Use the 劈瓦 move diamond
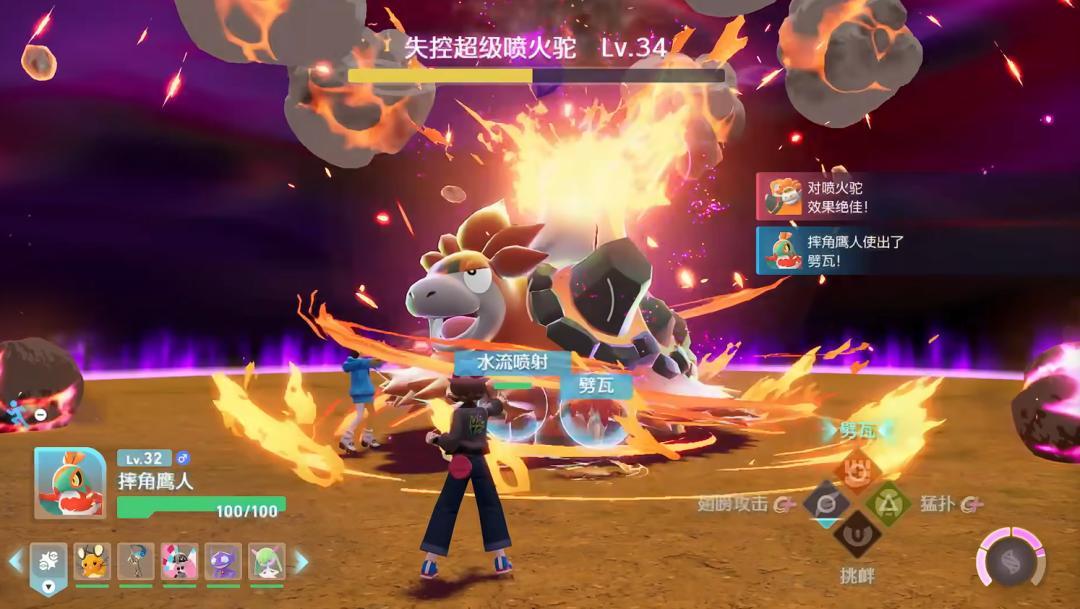 click(856, 469)
